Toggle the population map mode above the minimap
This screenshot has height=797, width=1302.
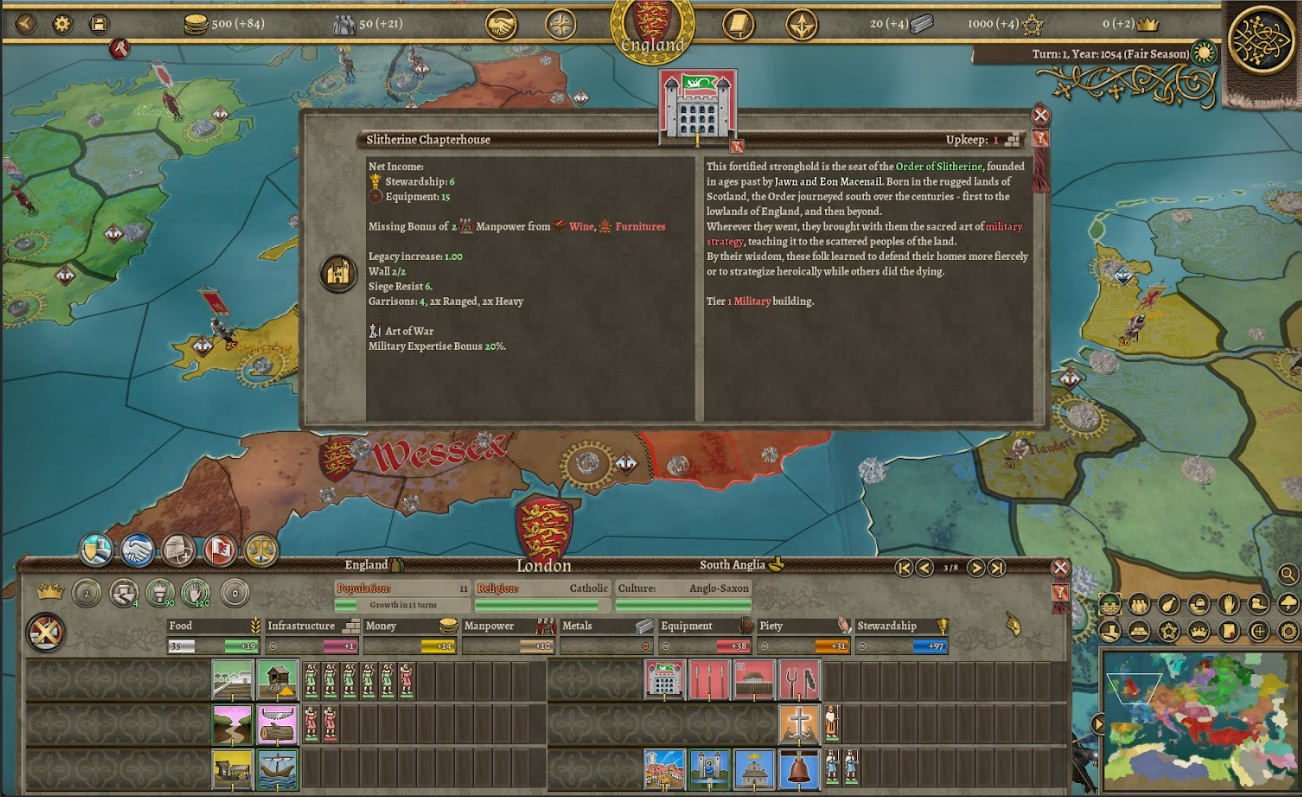1138,604
